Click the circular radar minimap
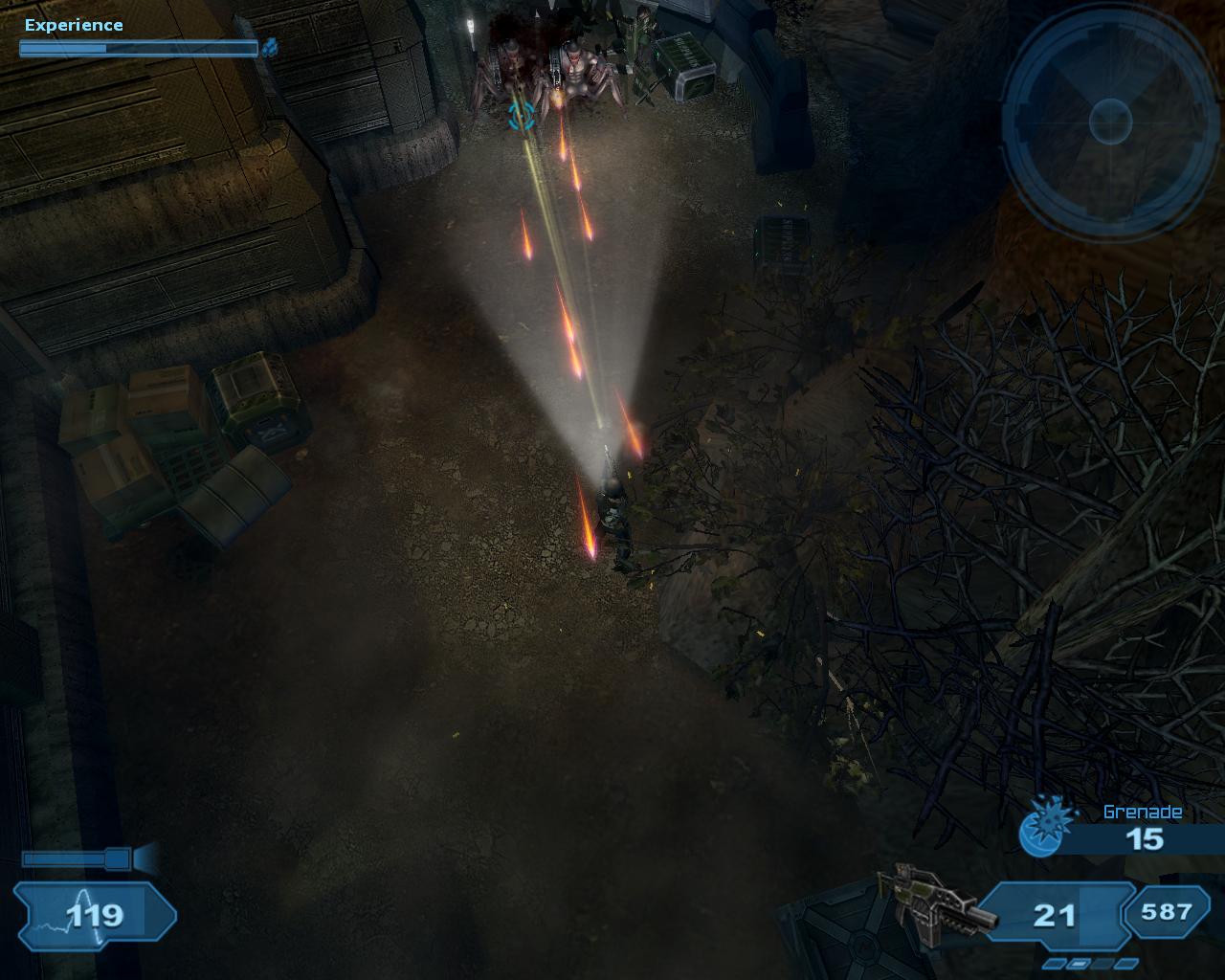1225x980 pixels. pyautogui.click(x=1110, y=122)
